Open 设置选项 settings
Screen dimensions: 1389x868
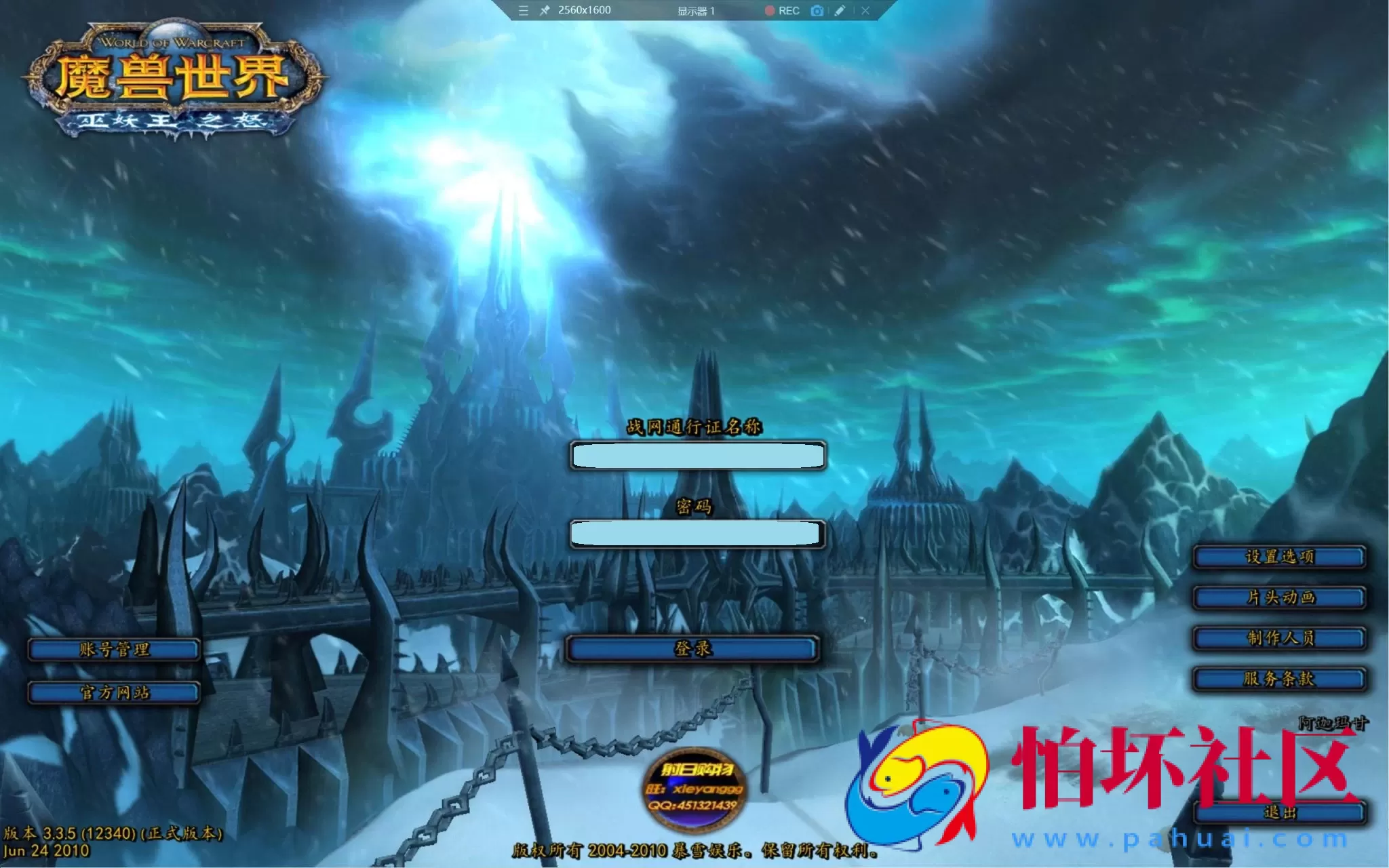(1278, 556)
